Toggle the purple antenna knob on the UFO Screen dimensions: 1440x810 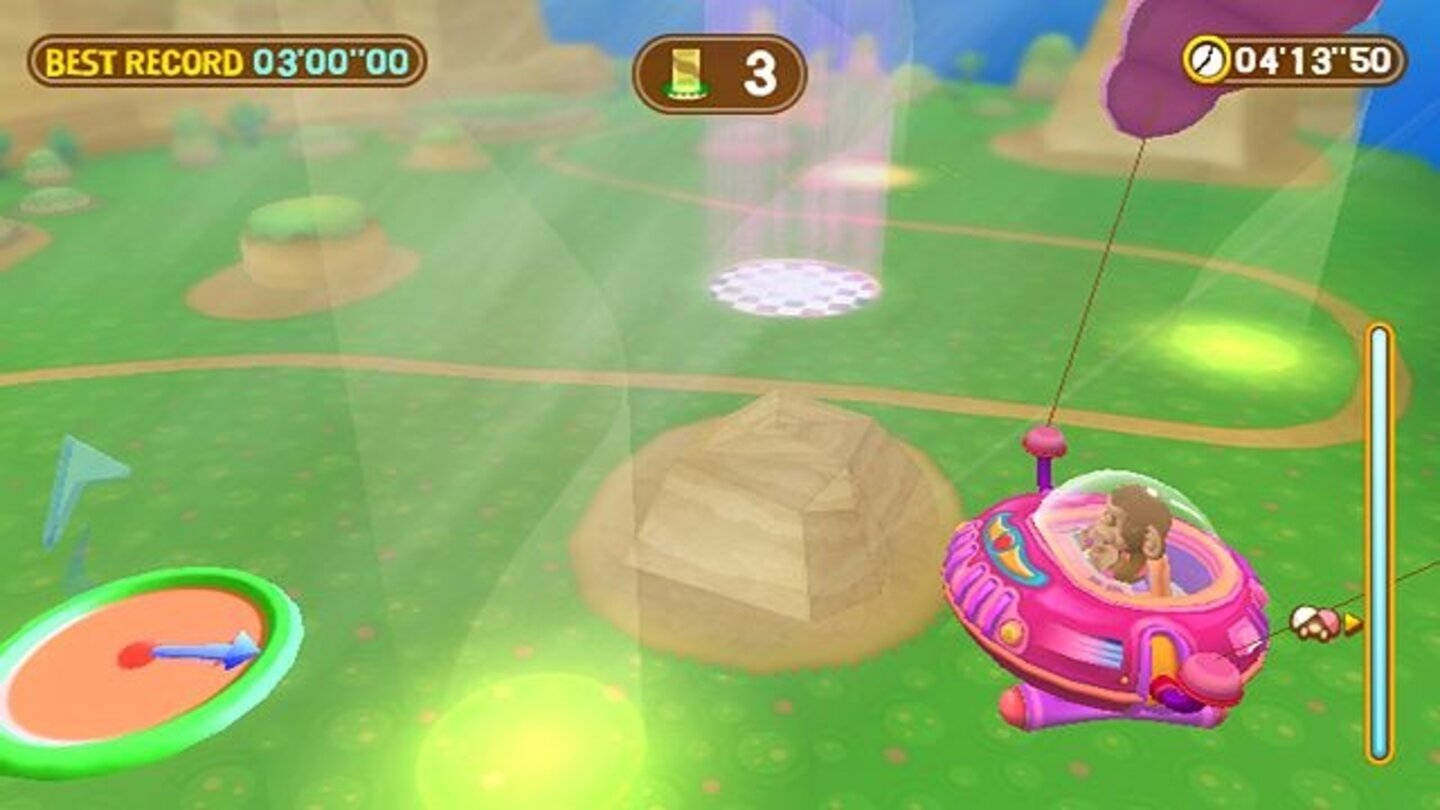pyautogui.click(x=1044, y=438)
